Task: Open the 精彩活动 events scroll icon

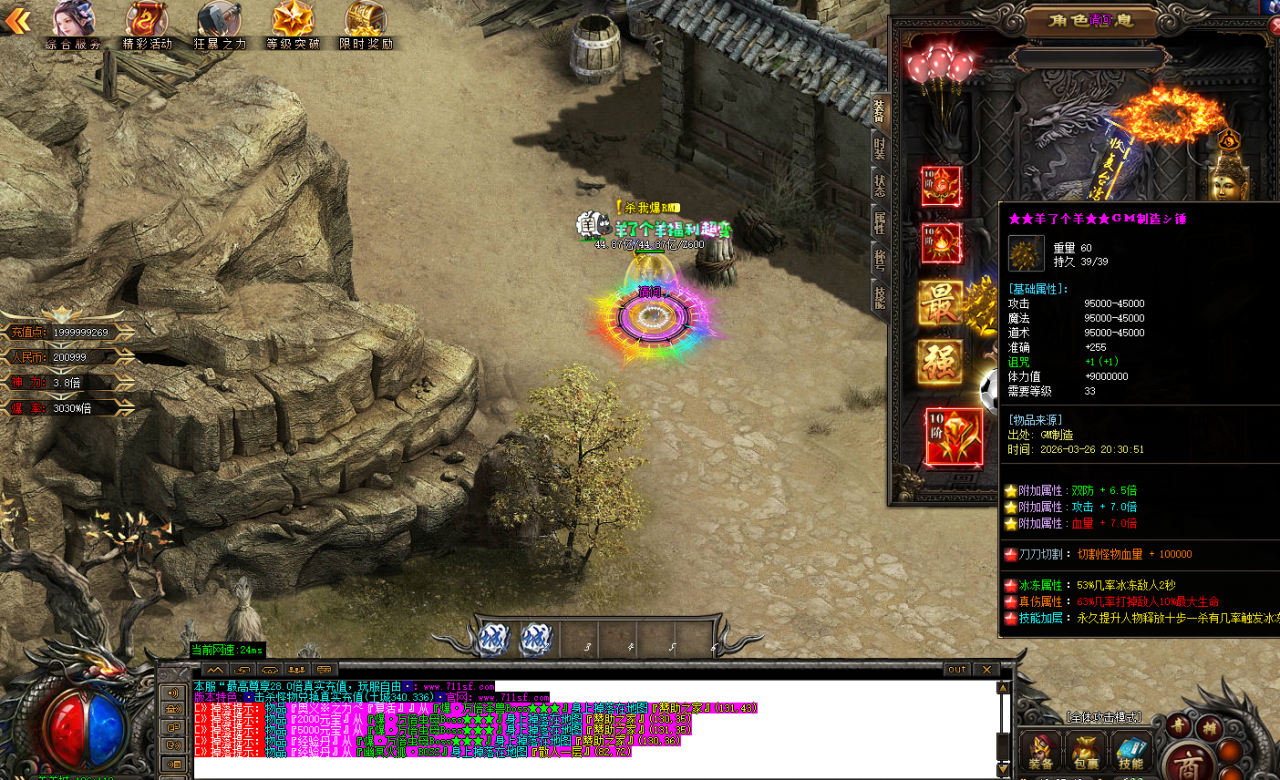Action: coord(147,24)
